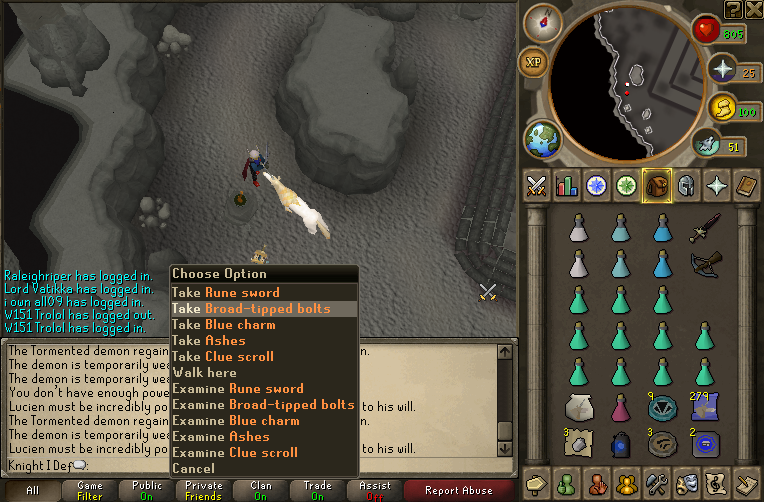Open the world map globe icon
The image size is (764, 502).
[541, 138]
